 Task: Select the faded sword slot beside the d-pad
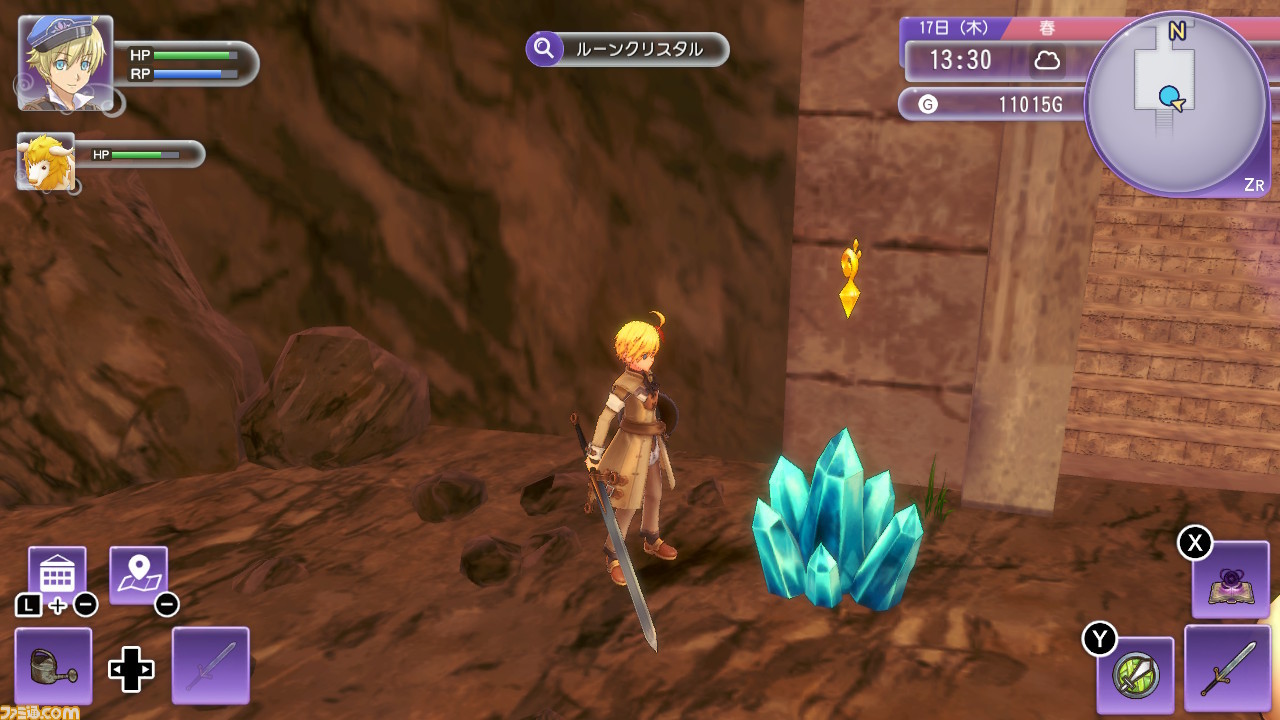[x=211, y=666]
